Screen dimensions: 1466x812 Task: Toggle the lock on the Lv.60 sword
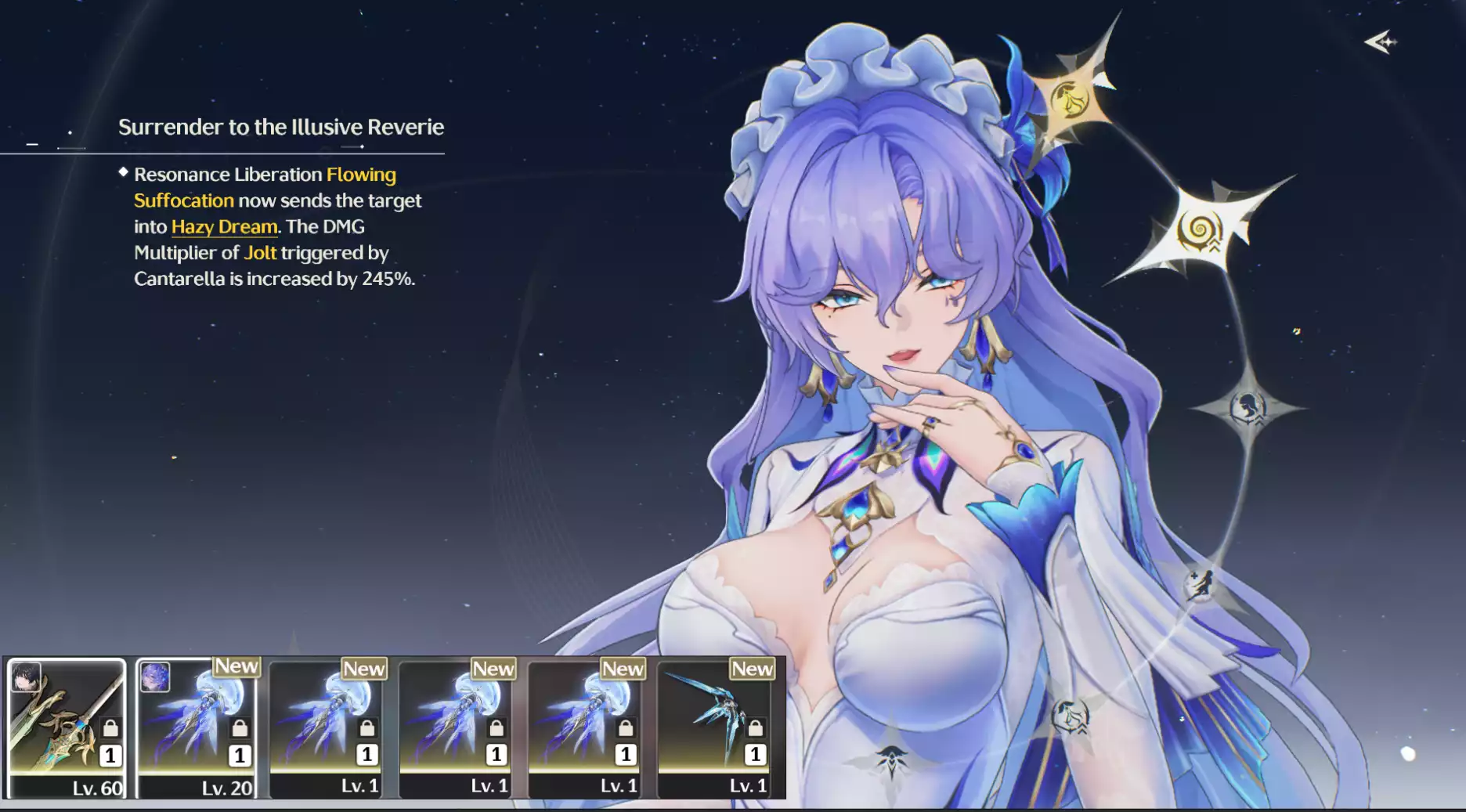[110, 727]
